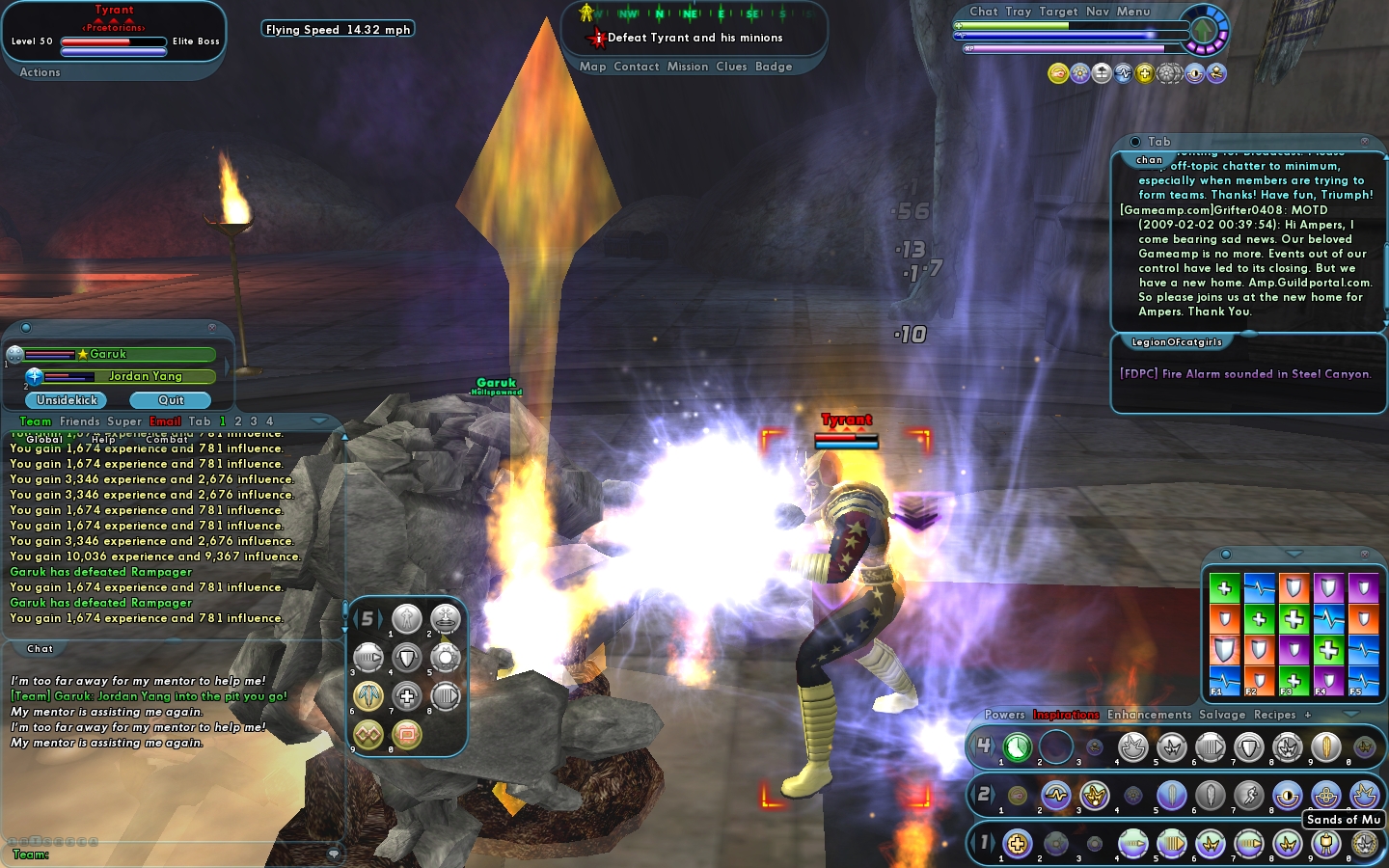The height and width of the screenshot is (868, 1389).
Task: Open the main Menu
Action: pyautogui.click(x=1133, y=12)
